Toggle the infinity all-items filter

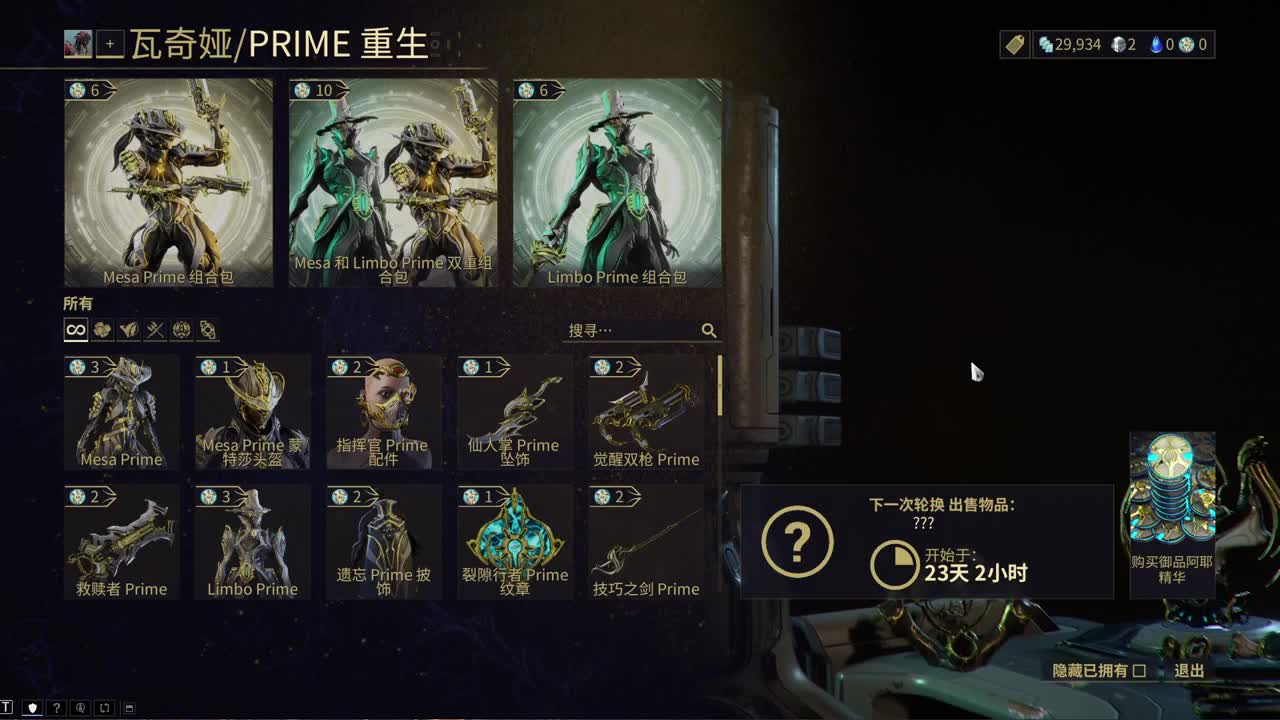[75, 330]
